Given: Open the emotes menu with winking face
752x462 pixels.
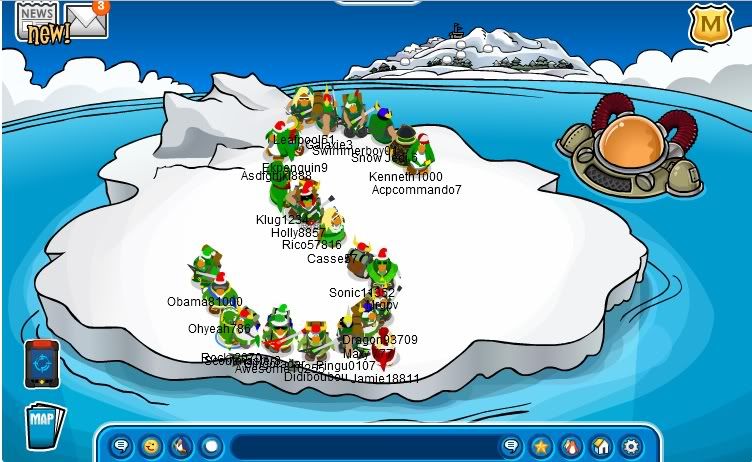Looking at the screenshot, I should click(x=151, y=445).
